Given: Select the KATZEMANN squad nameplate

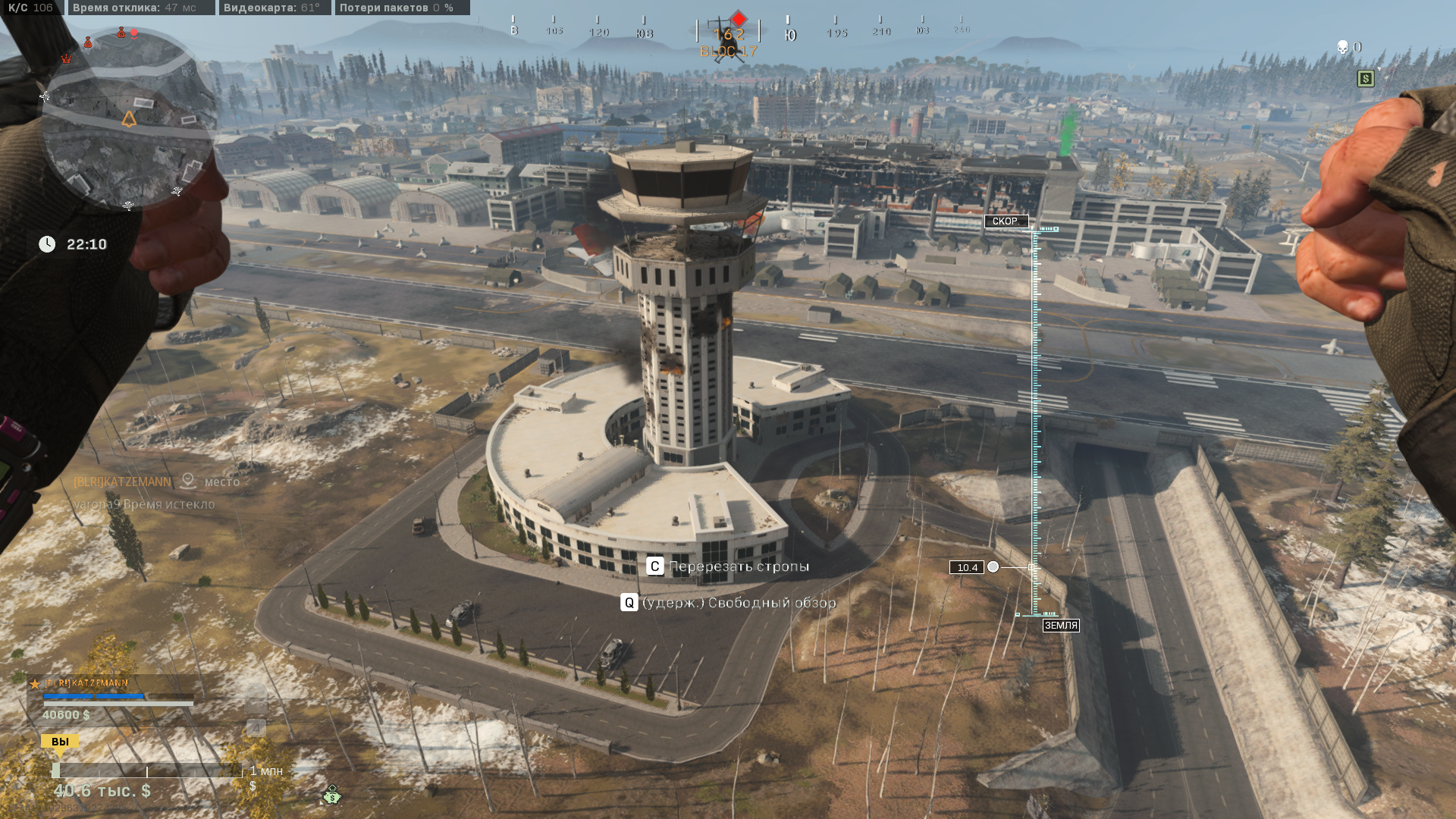Looking at the screenshot, I should tap(86, 683).
